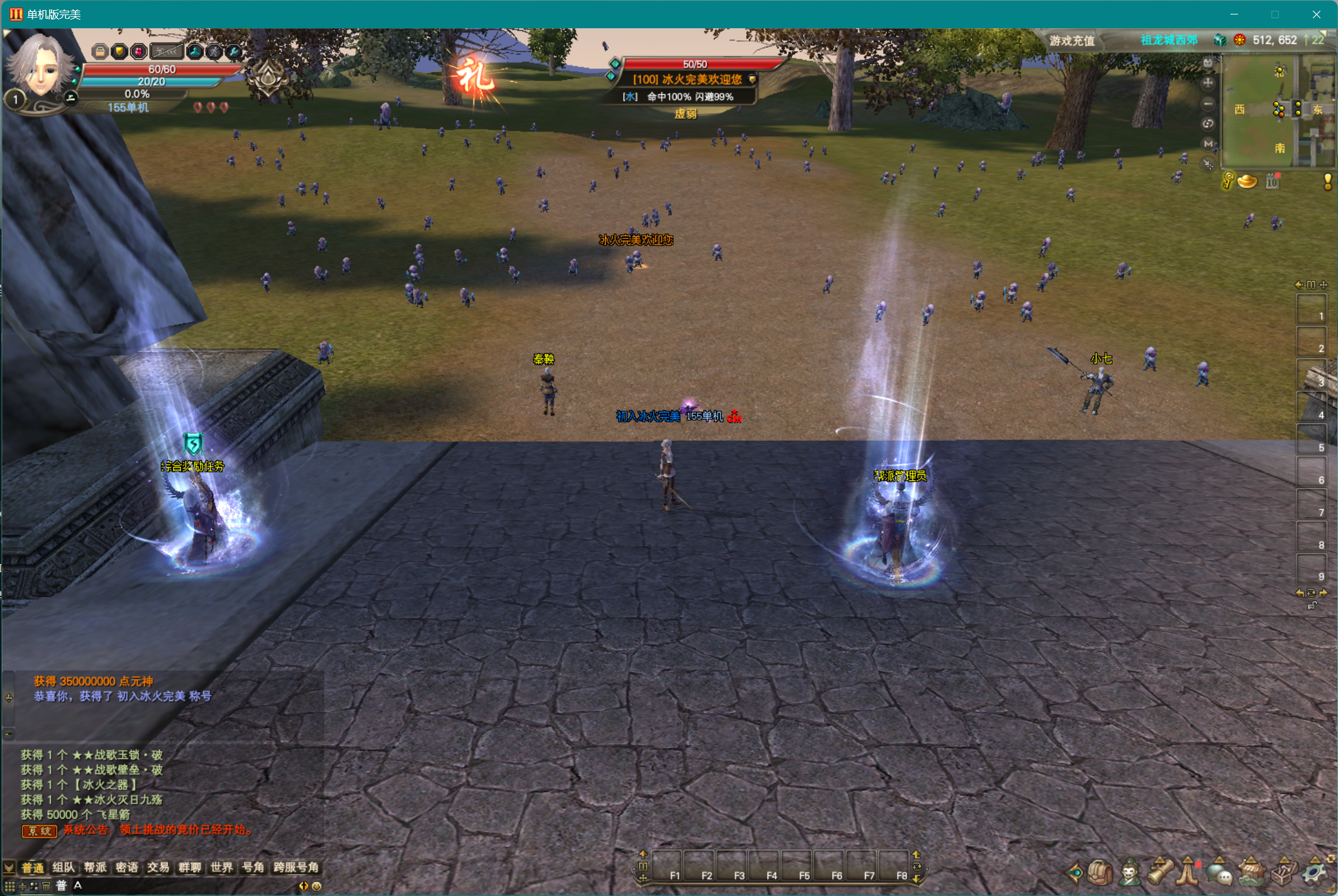This screenshot has height=896, width=1338.
Task: Open the backpack inventory icon
Action: pyautogui.click(x=1100, y=872)
